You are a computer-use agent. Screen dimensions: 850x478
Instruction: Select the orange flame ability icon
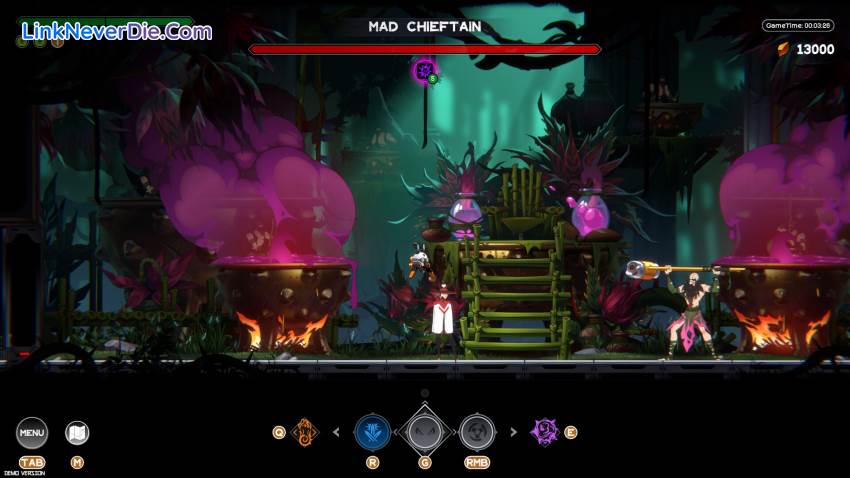point(304,432)
